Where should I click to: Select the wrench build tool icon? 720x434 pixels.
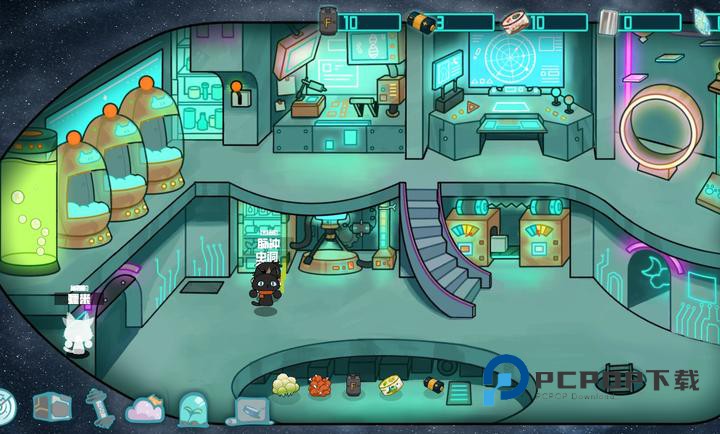pos(97,405)
